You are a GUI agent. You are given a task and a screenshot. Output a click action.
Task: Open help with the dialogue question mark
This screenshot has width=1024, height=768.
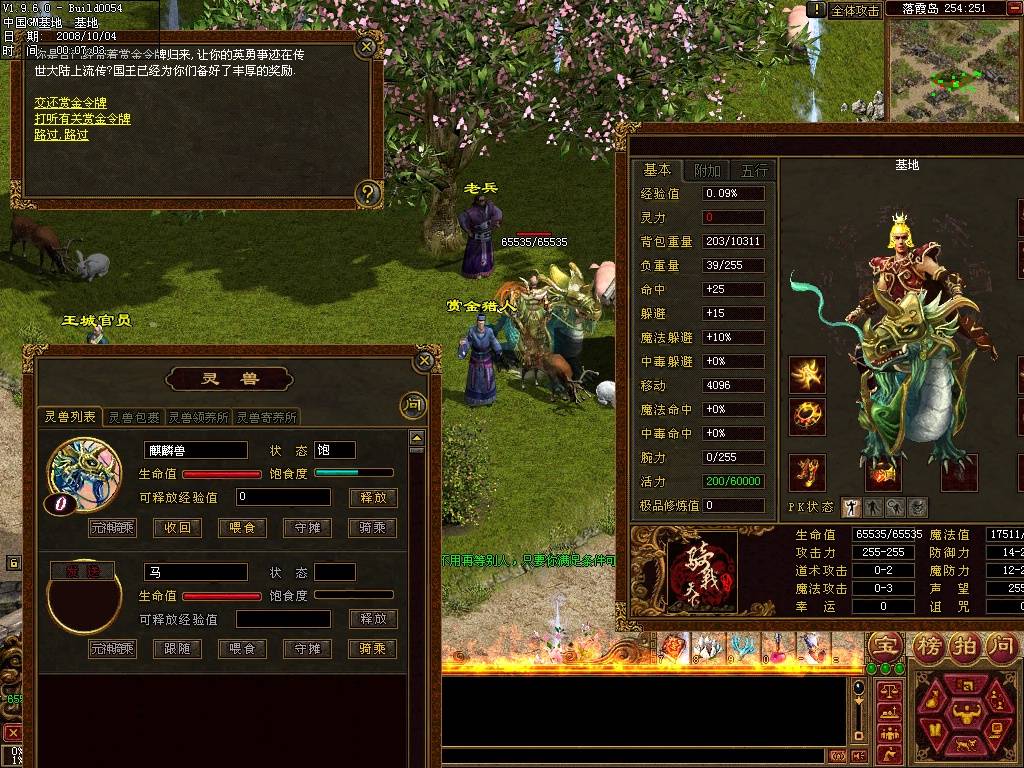click(368, 192)
